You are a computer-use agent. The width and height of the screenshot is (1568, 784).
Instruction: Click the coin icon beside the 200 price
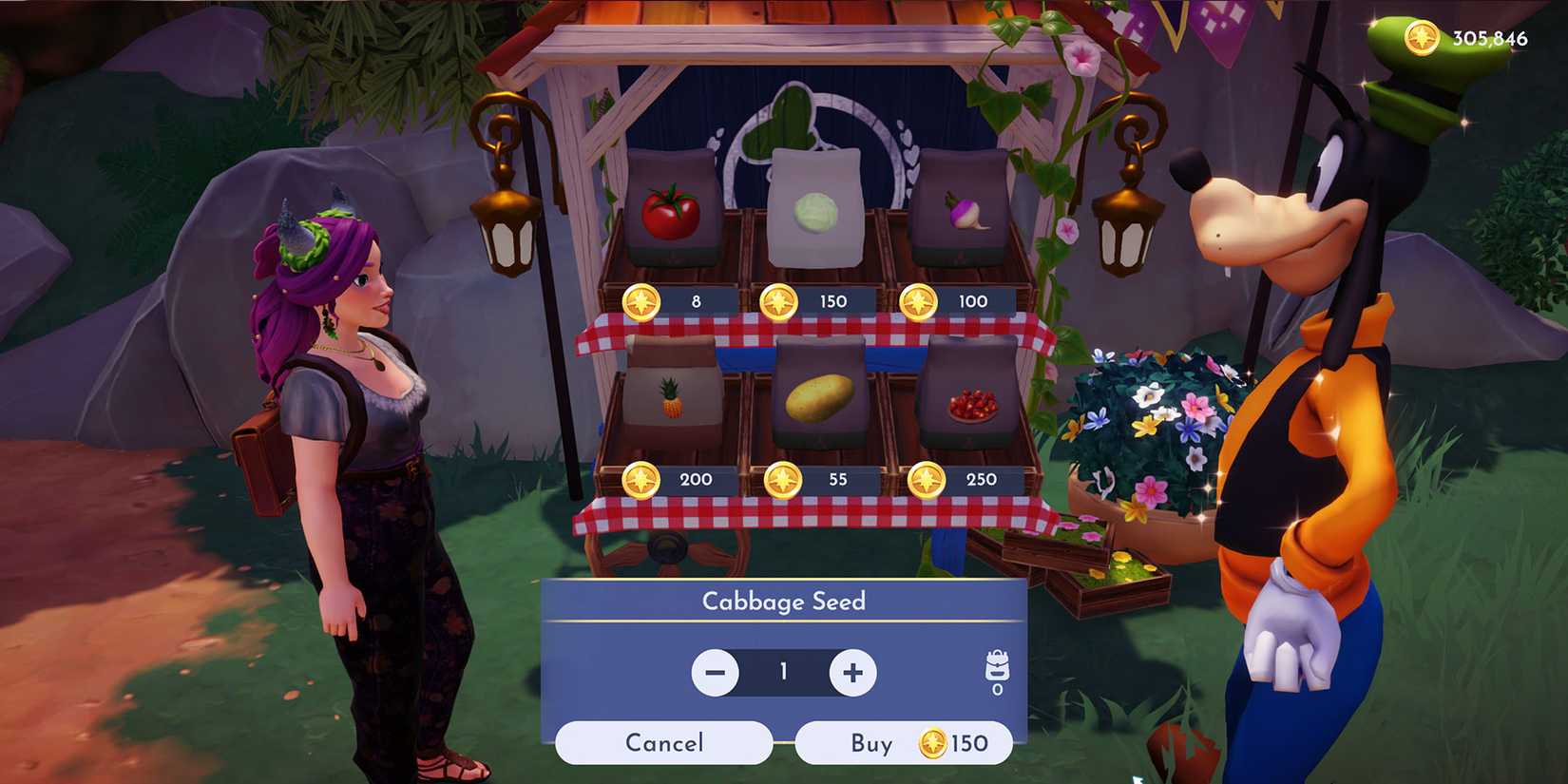(x=644, y=480)
